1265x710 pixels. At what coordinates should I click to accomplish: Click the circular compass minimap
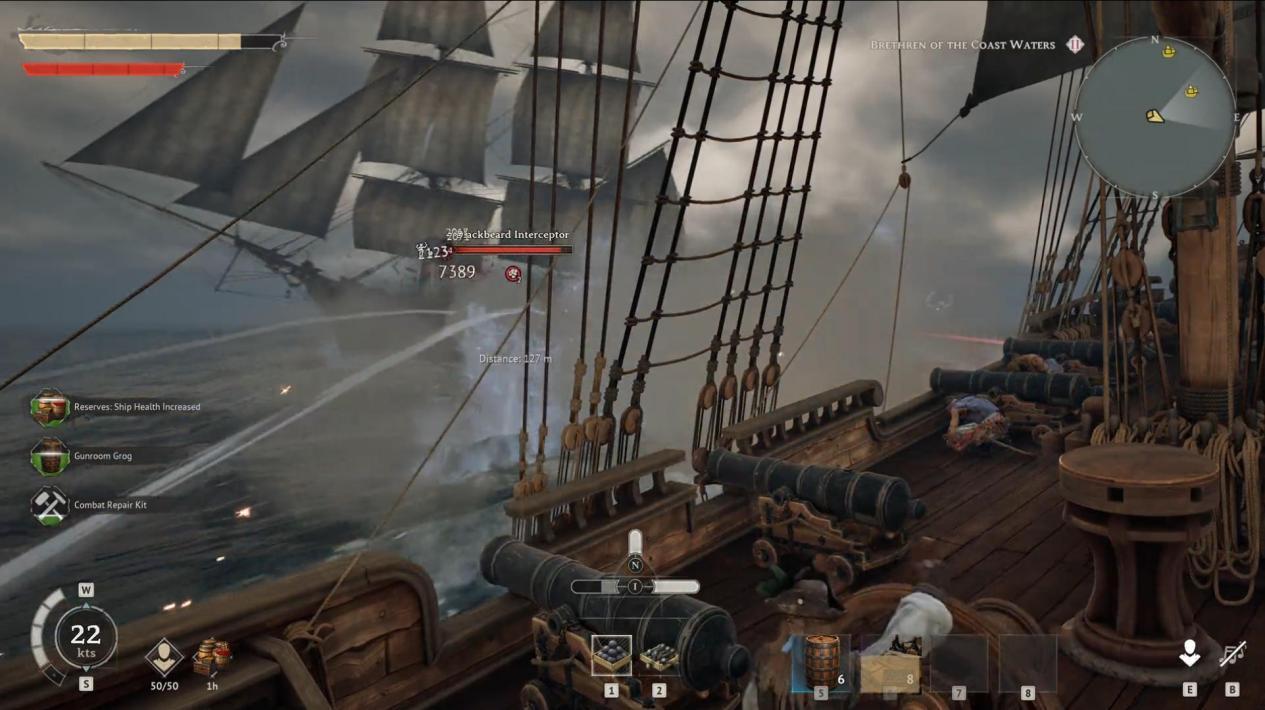(x=1155, y=116)
